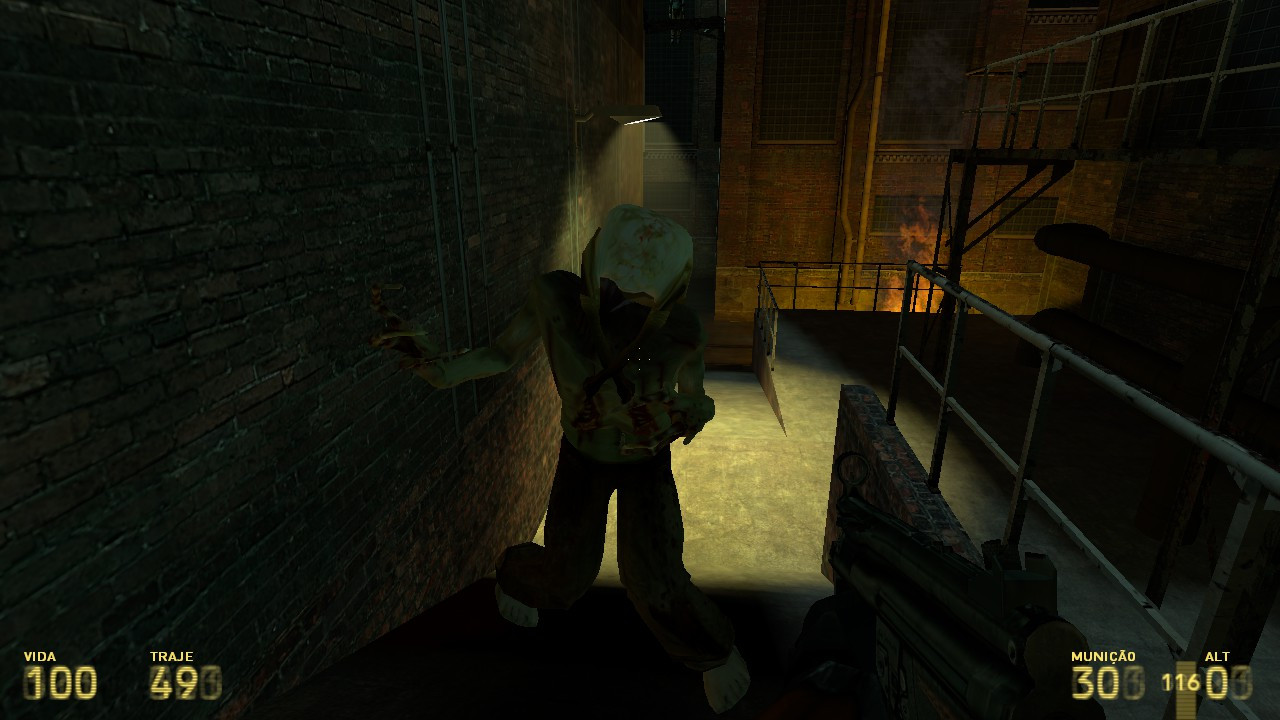Click the glowing ceiling lamp above the zombie

[637, 120]
